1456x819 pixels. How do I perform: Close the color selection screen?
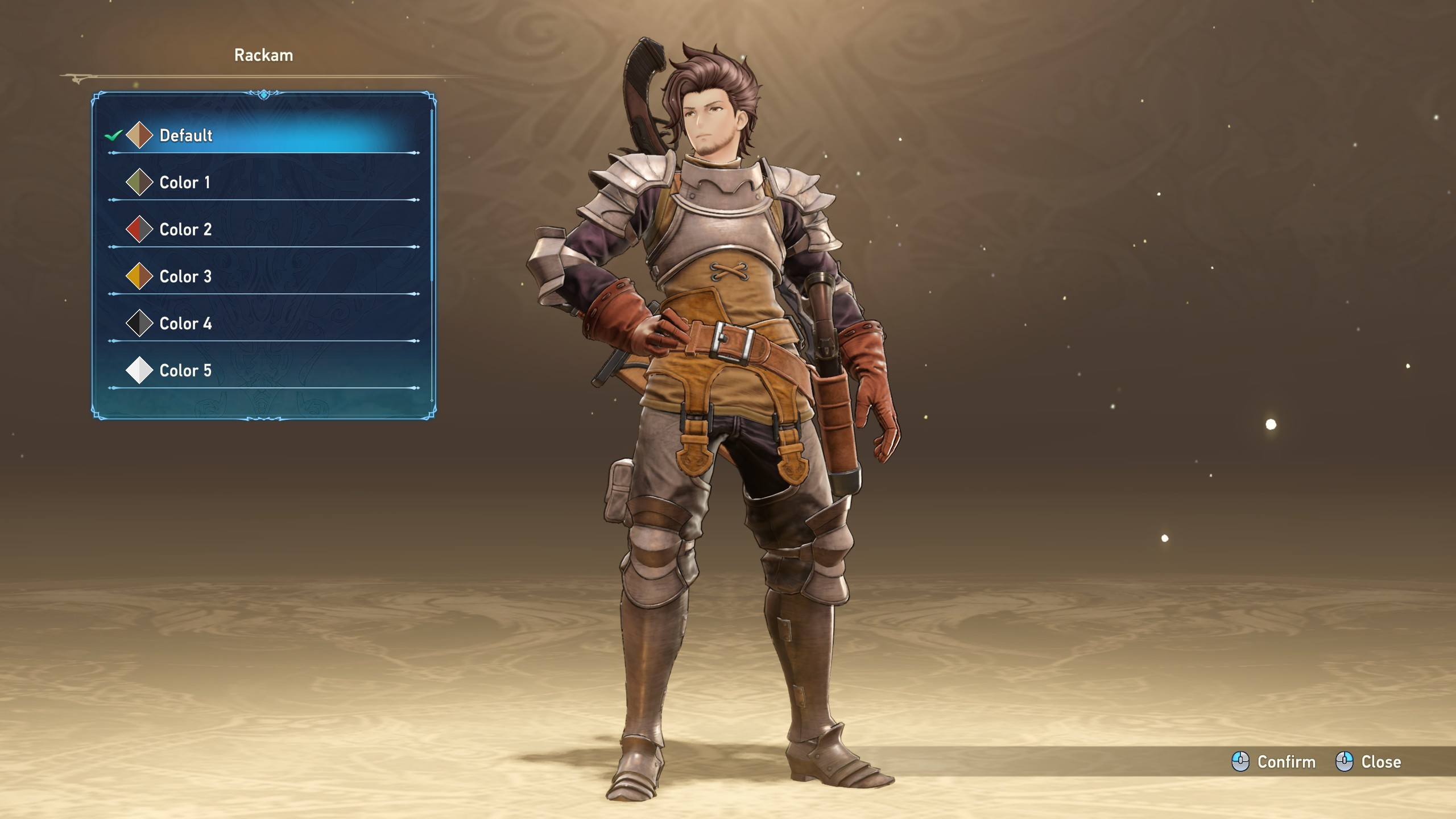[x=1368, y=762]
